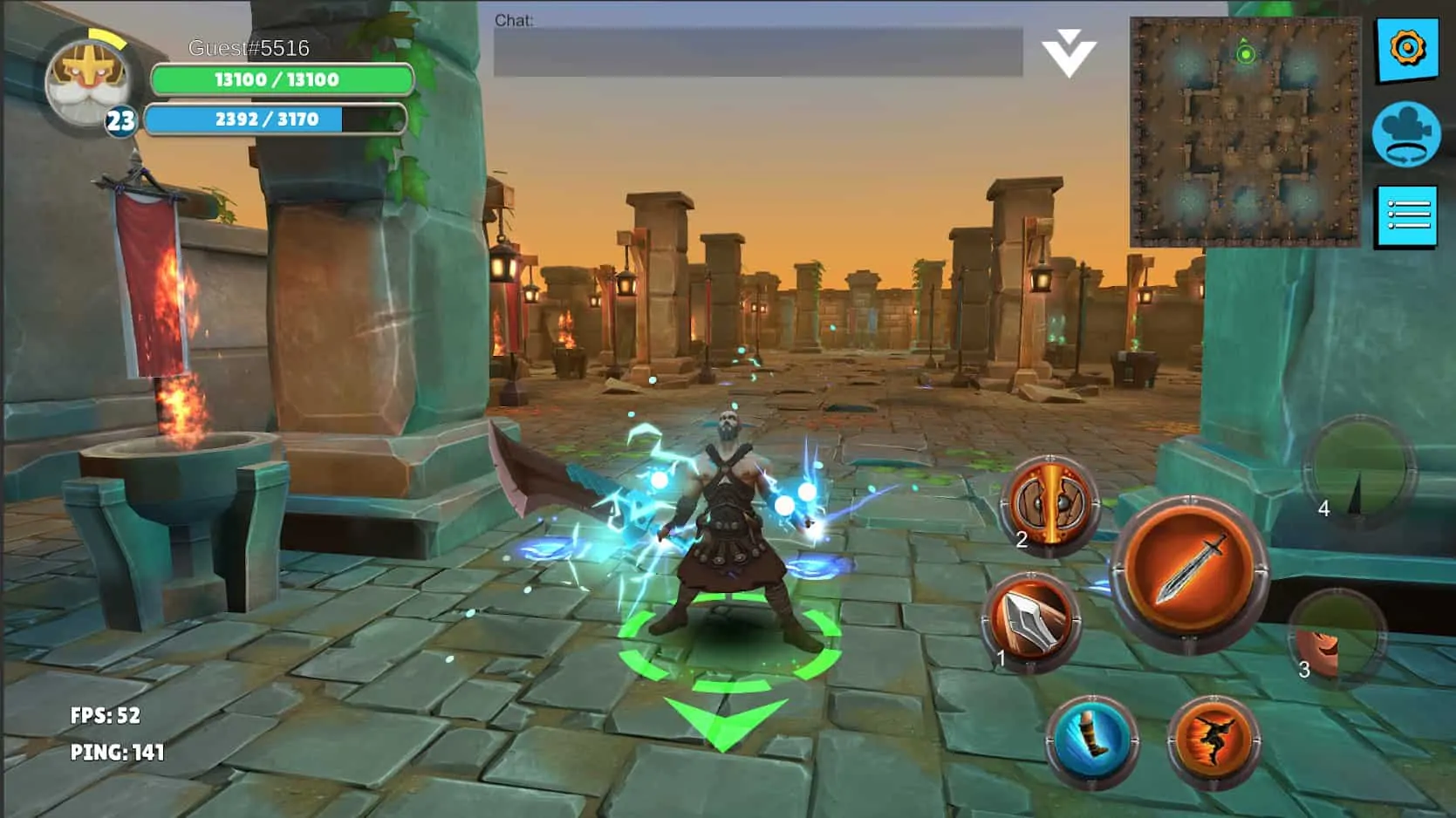The width and height of the screenshot is (1456, 818).
Task: Activate the shield skill numbered 2
Action: pos(1050,505)
